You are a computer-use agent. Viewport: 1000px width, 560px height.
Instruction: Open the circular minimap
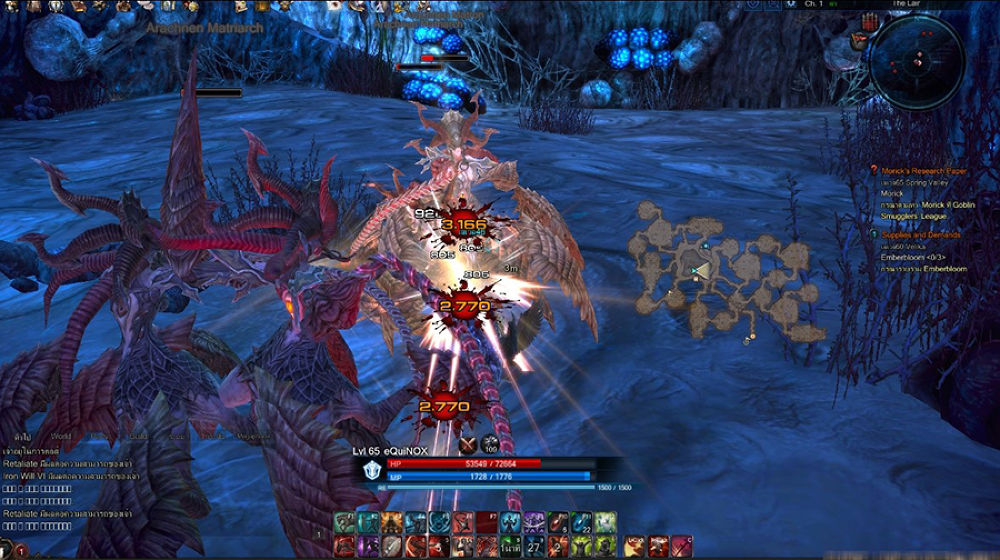(914, 60)
